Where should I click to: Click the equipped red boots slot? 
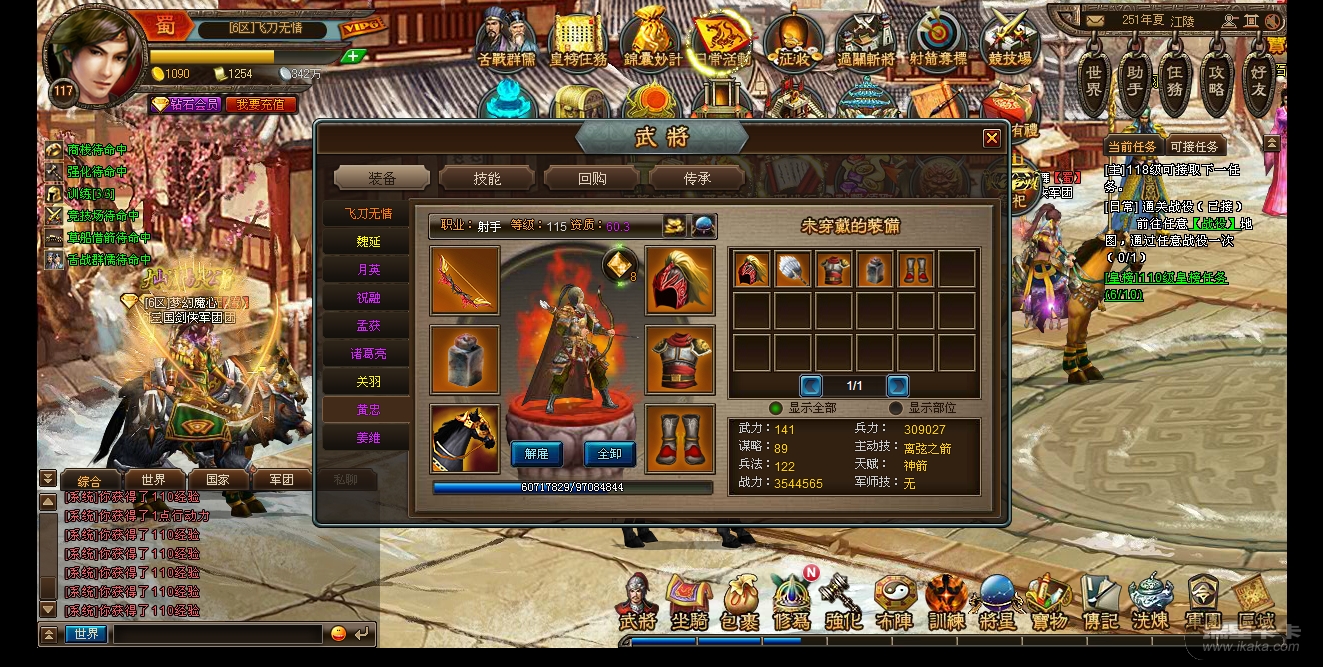pos(680,439)
